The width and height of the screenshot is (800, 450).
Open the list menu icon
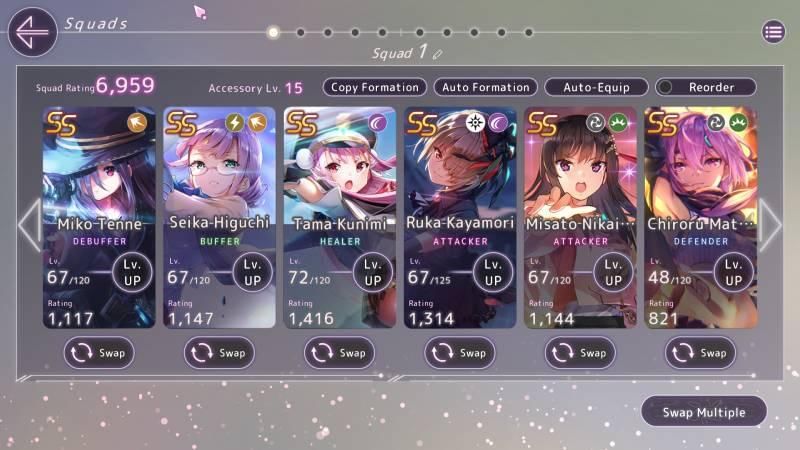coord(773,32)
